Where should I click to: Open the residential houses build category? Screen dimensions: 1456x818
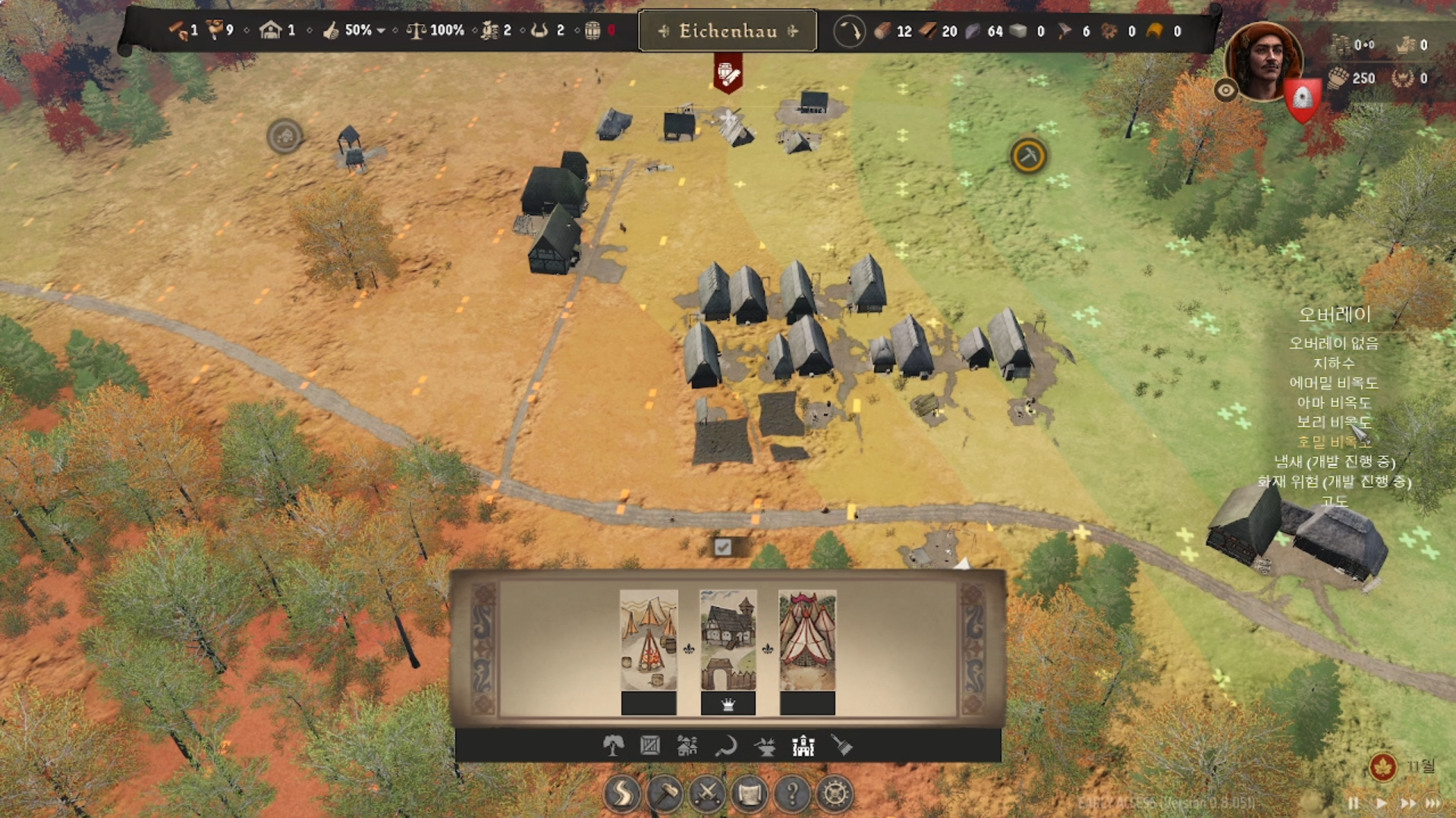click(687, 747)
